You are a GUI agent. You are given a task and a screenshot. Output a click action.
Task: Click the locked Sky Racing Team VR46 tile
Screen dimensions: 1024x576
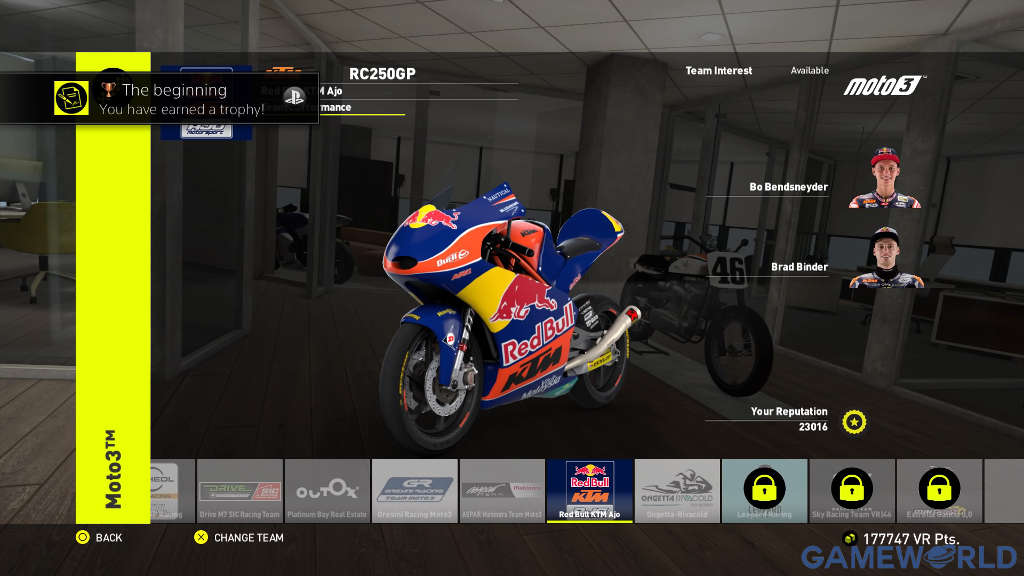coord(852,490)
